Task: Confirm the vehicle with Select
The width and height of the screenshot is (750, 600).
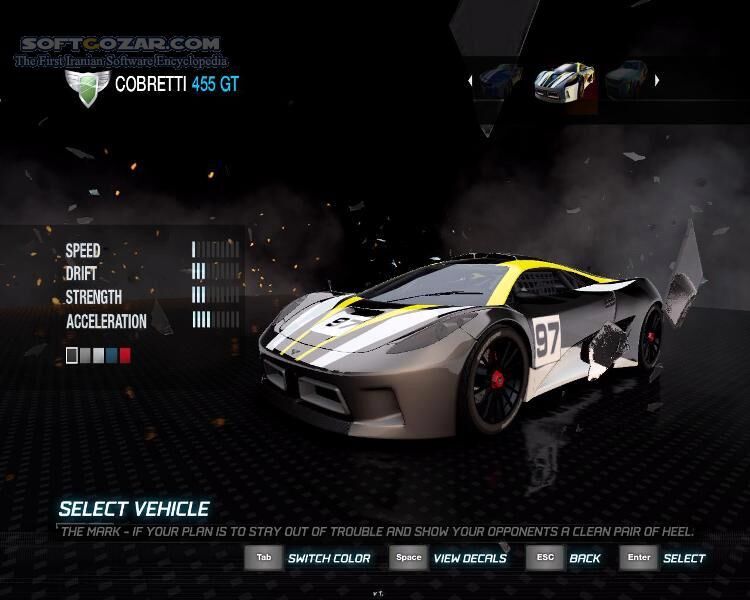Action: [x=684, y=558]
